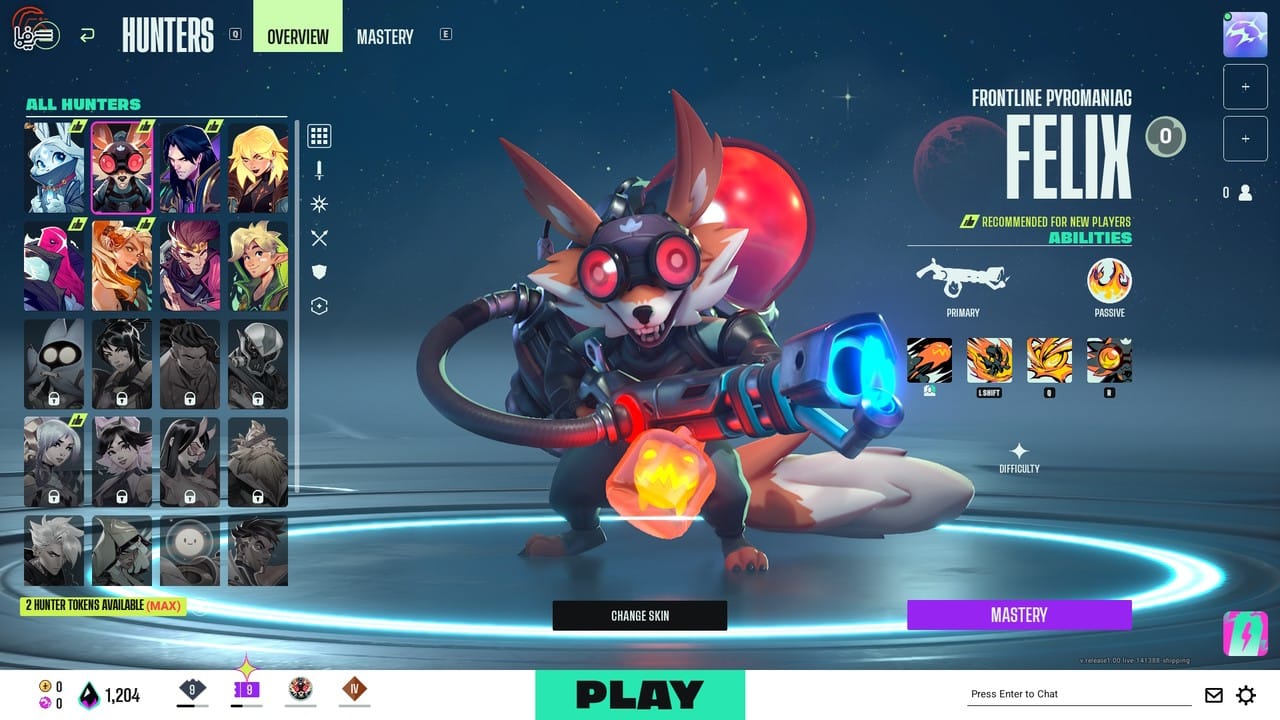Show all hunters with the grid filter
Viewport: 1280px width, 720px height.
tap(319, 136)
